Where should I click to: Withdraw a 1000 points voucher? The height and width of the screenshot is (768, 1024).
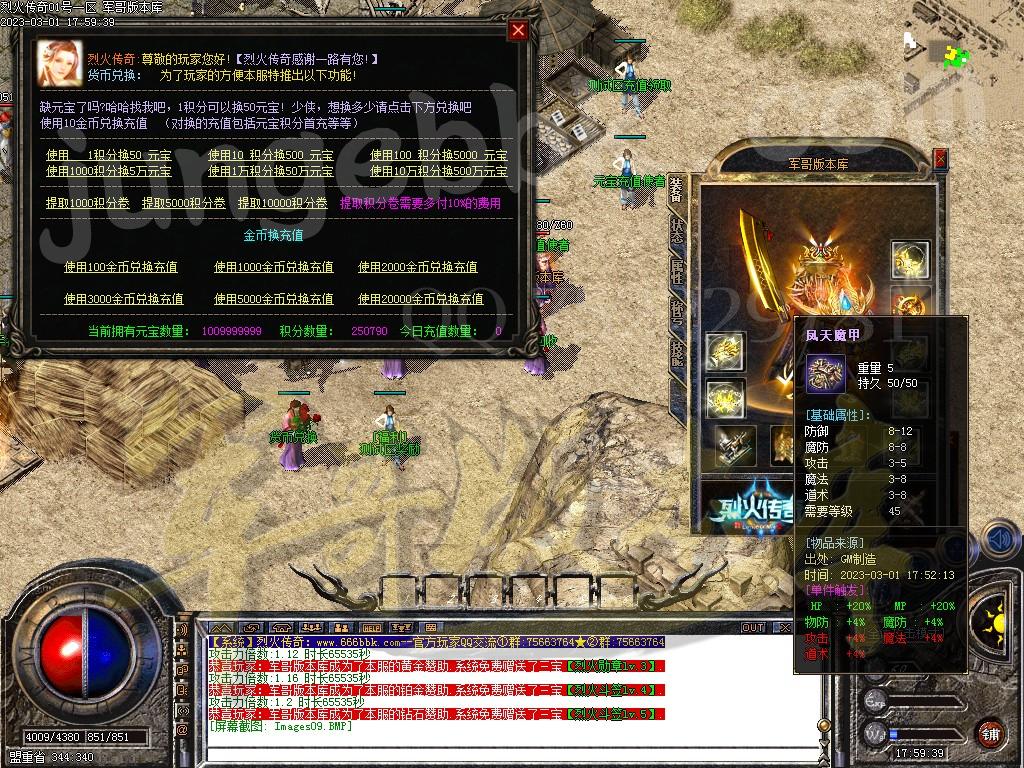pyautogui.click(x=87, y=203)
